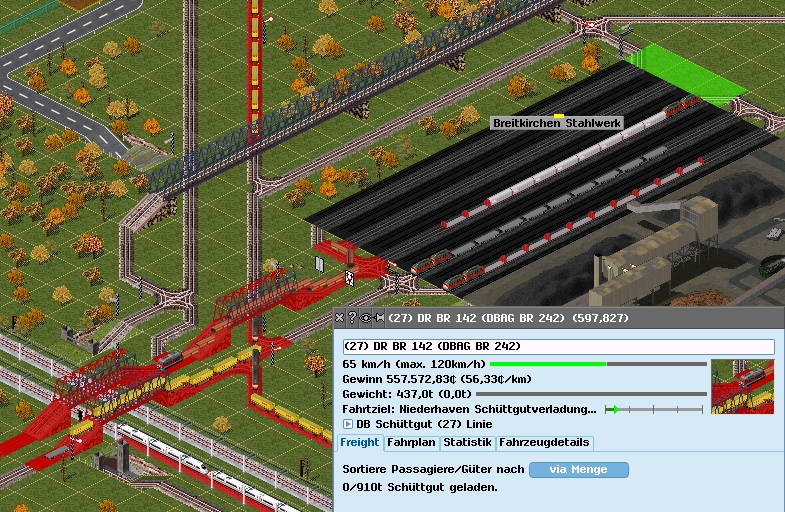This screenshot has width=785, height=512.
Task: Select the Freight tab
Action: [360, 443]
